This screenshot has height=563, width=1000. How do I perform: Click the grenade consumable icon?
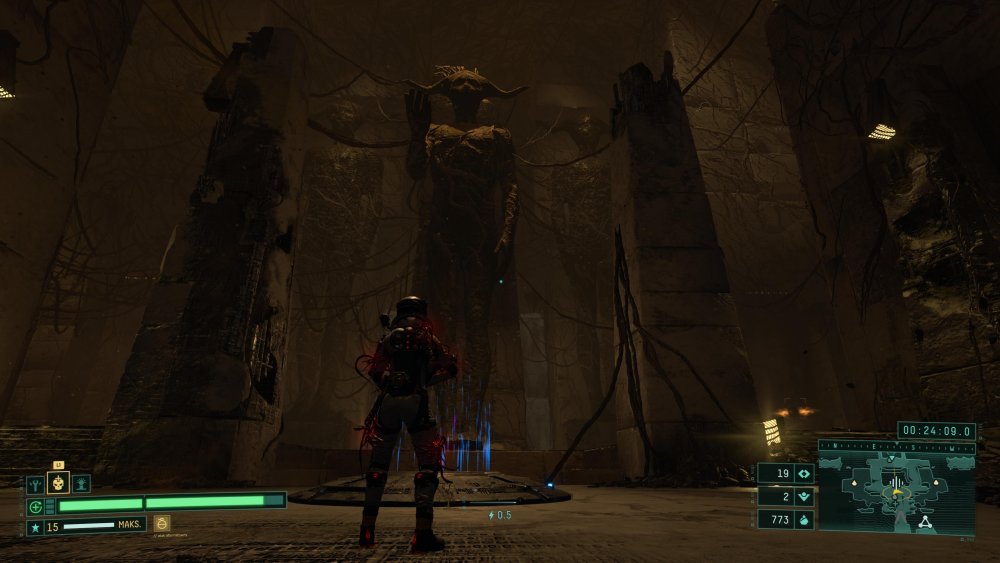[x=162, y=523]
